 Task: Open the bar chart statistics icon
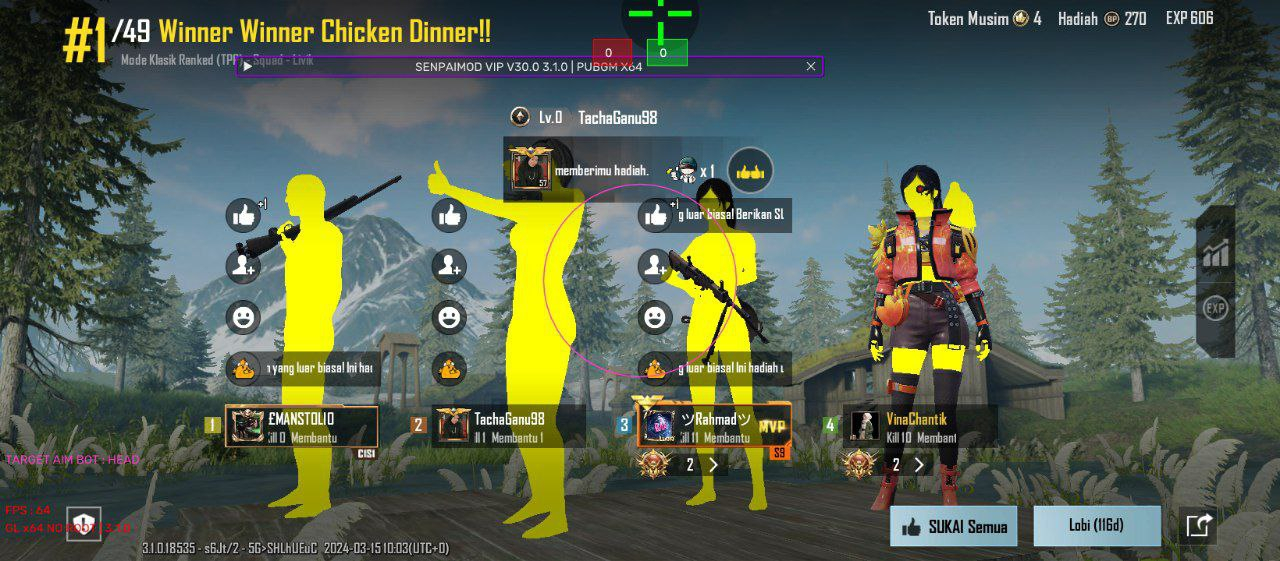(1215, 253)
